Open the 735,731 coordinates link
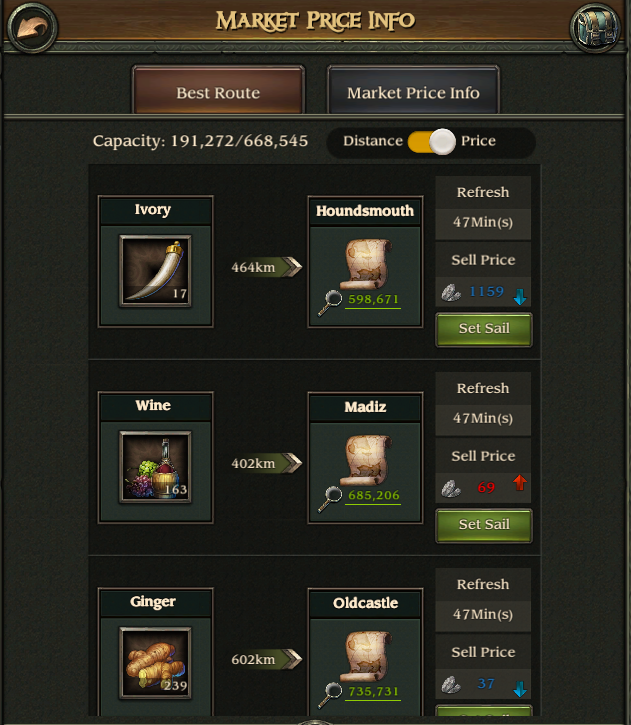 (373, 691)
